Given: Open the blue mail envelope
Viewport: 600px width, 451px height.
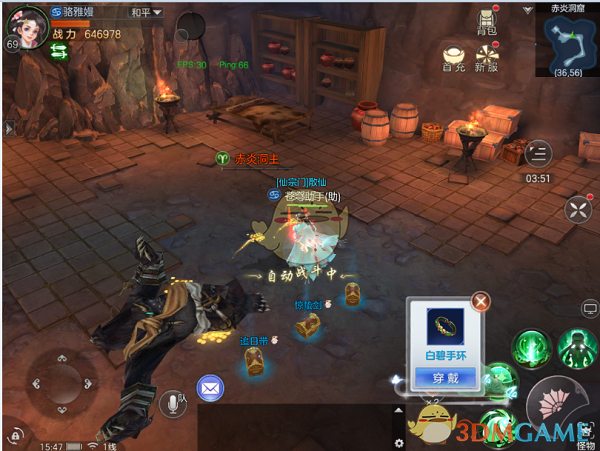Looking at the screenshot, I should (210, 387).
